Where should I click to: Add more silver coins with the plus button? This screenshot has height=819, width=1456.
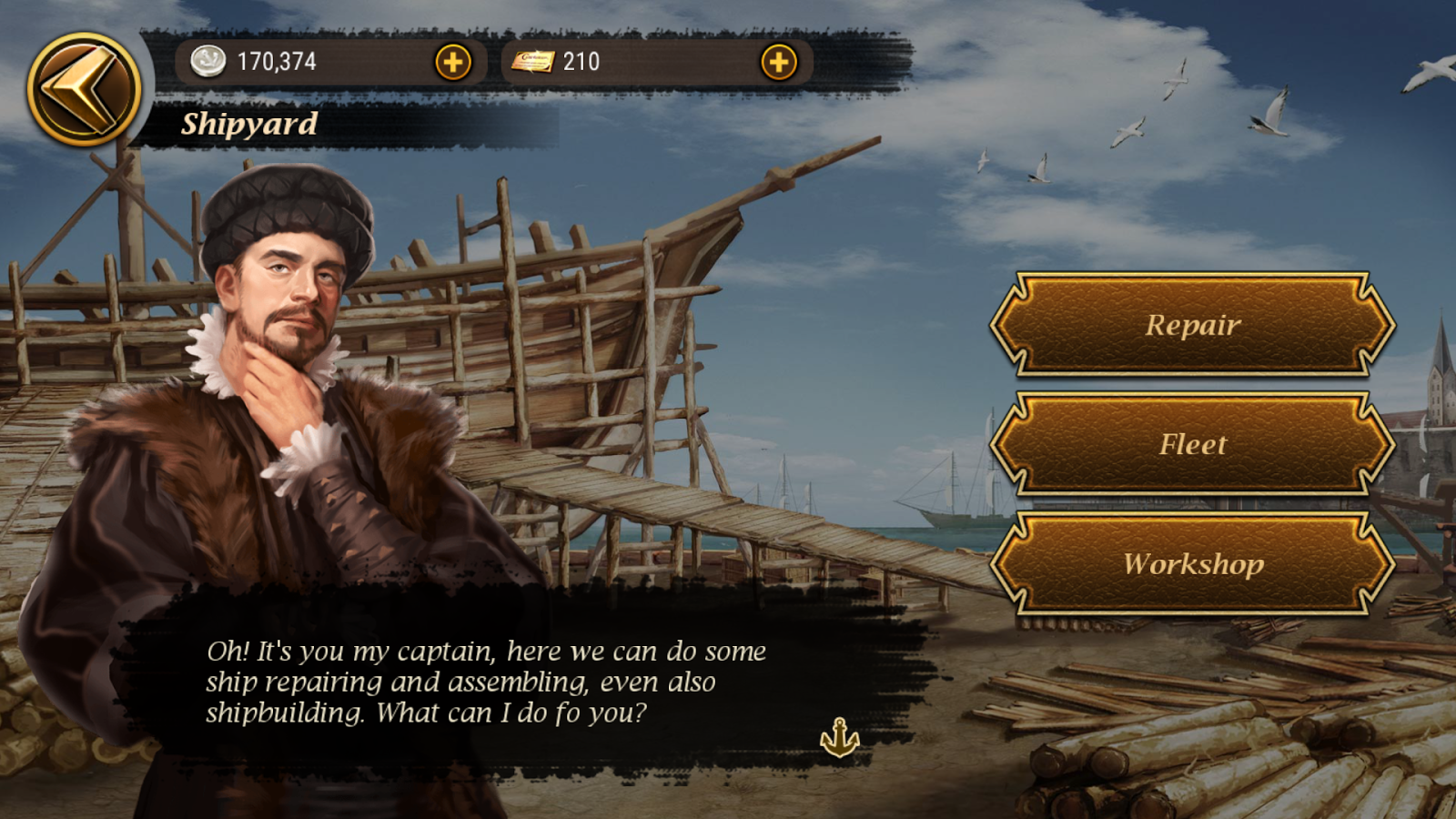pos(453,62)
